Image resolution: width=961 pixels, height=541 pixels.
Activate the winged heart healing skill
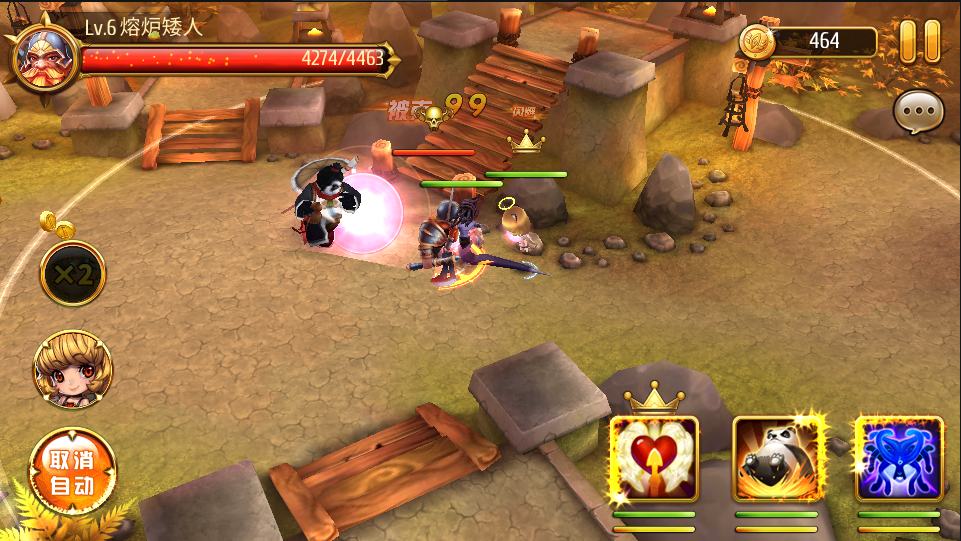click(x=654, y=459)
